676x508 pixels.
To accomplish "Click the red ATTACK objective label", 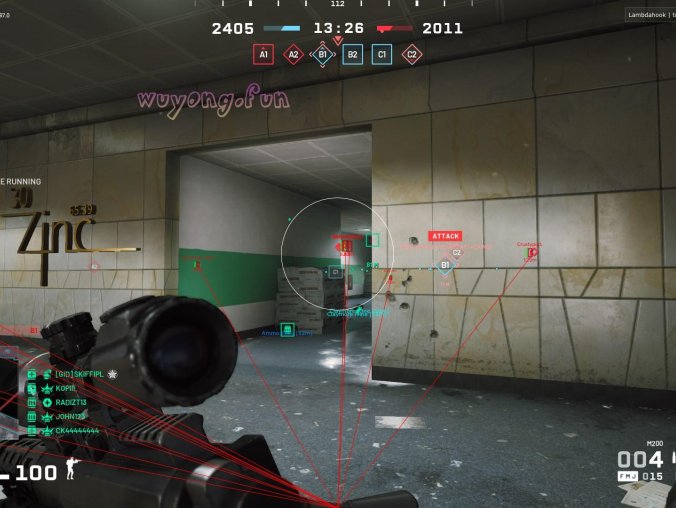I will (x=445, y=236).
